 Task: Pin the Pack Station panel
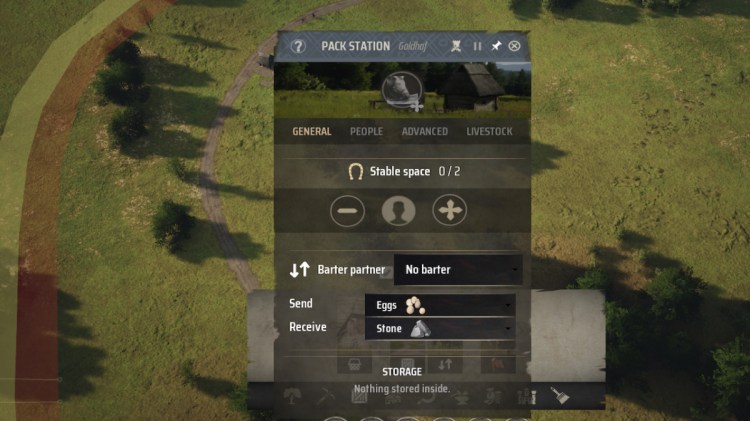click(x=496, y=46)
